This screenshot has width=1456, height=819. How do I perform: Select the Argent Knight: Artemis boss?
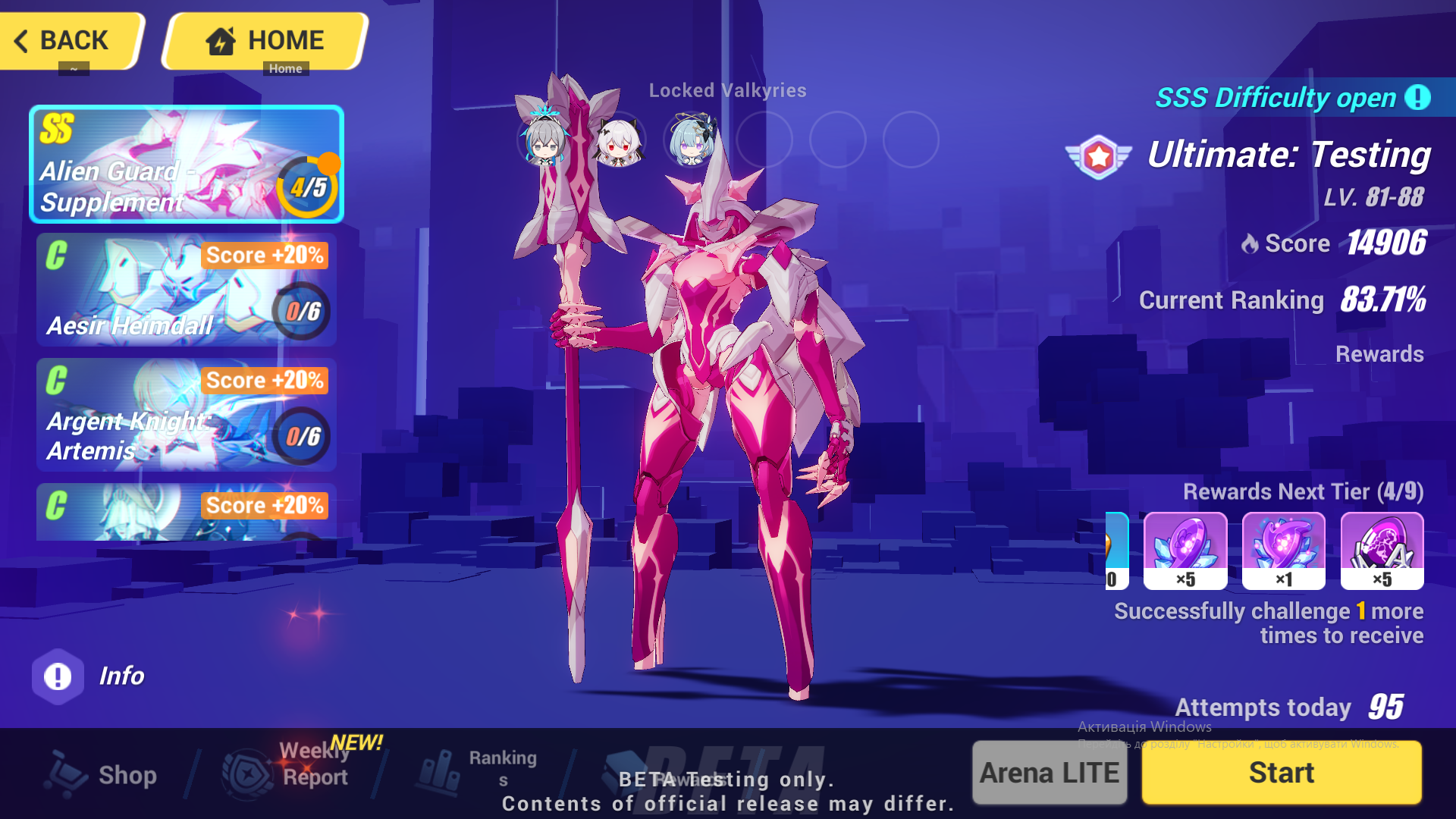tap(186, 417)
